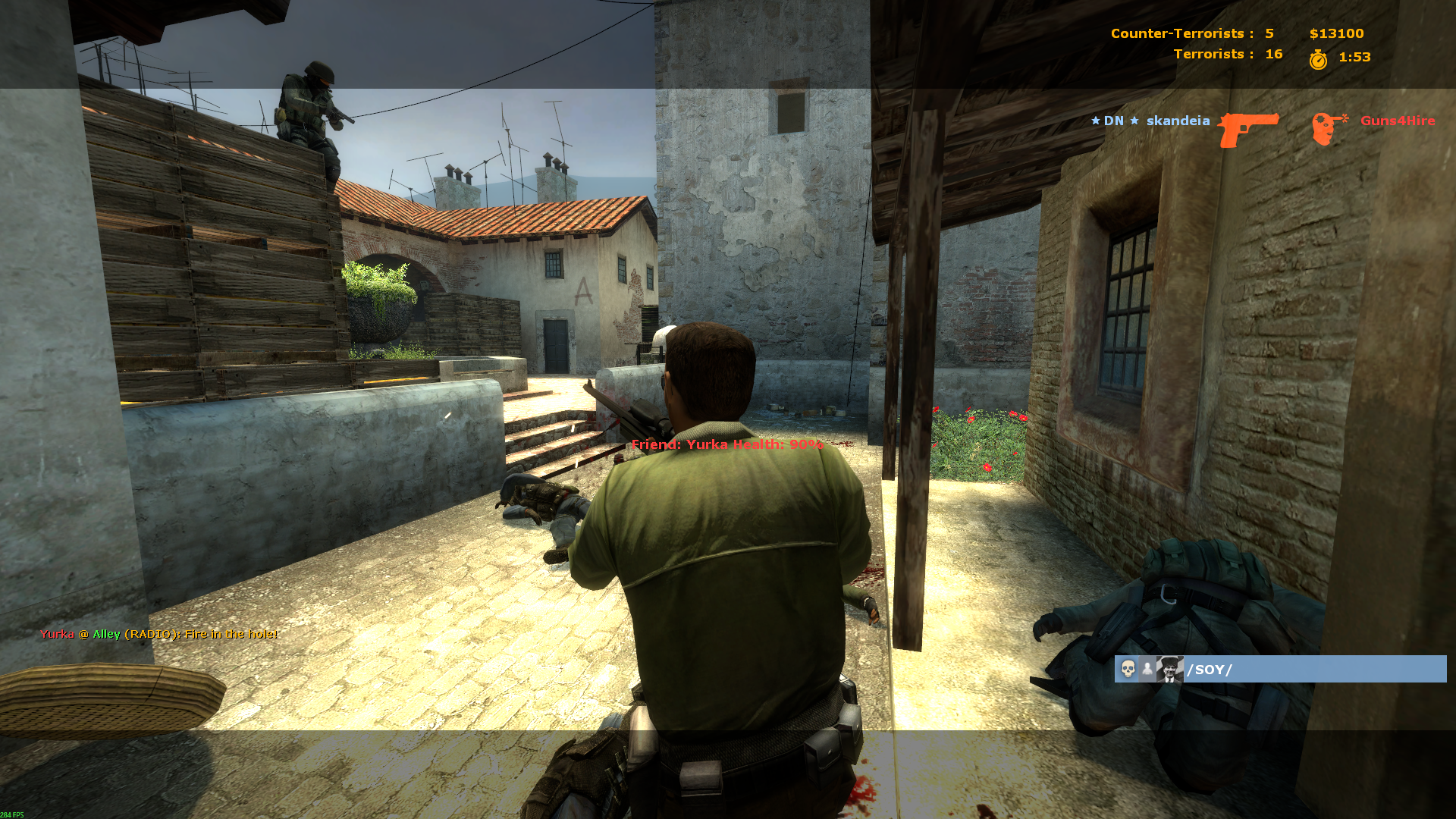Click the skull icon beside /SOY/
Viewport: 1456px width, 819px height.
pos(1128,669)
